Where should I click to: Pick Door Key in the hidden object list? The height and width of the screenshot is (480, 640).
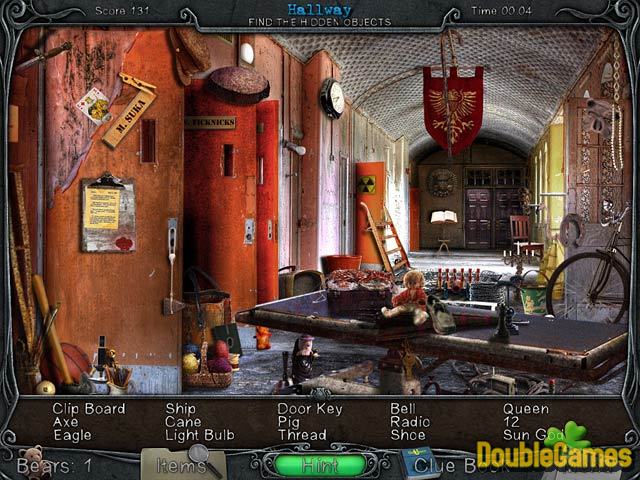click(x=309, y=409)
